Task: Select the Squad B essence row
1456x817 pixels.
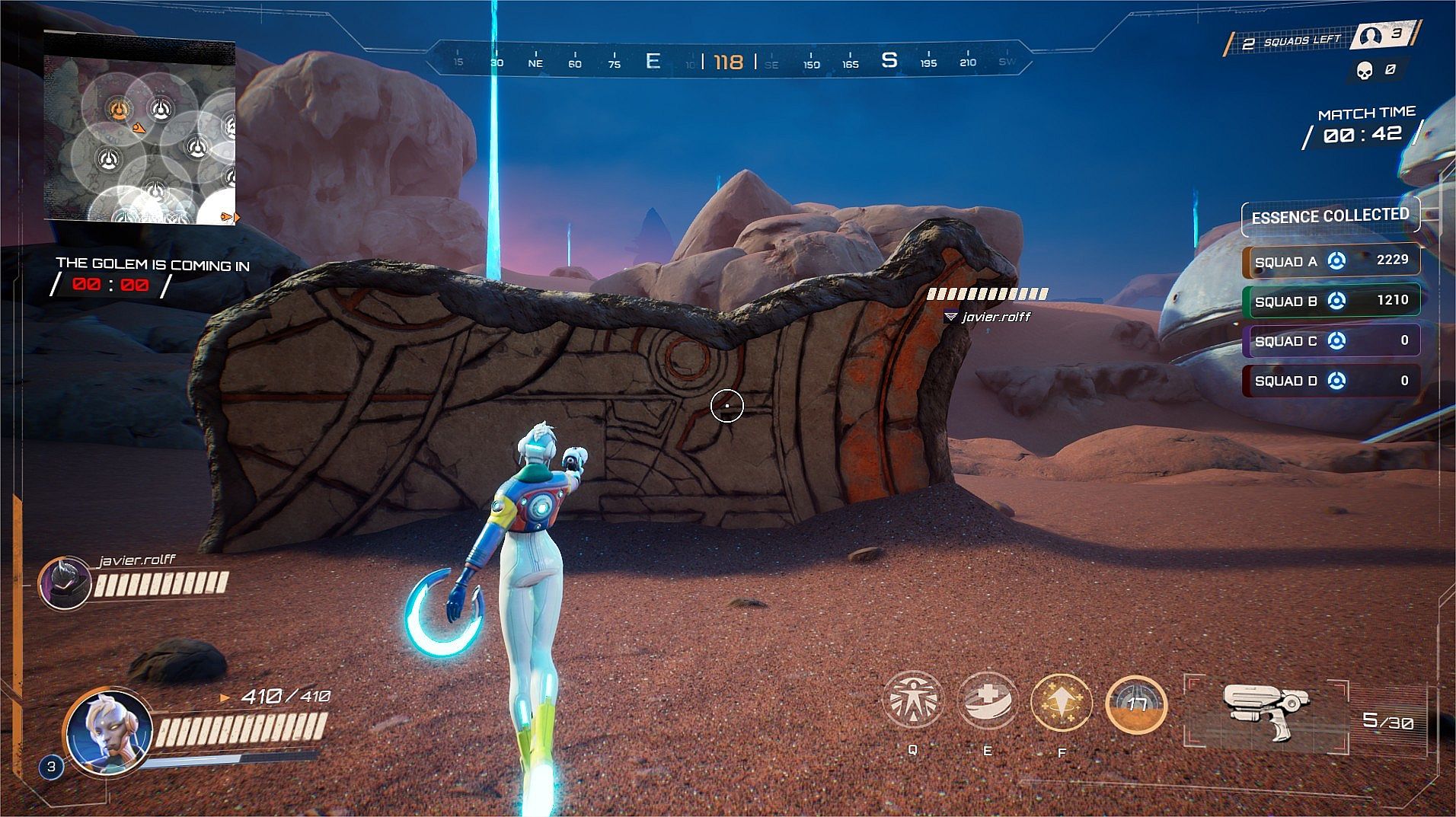Action: (x=1330, y=301)
